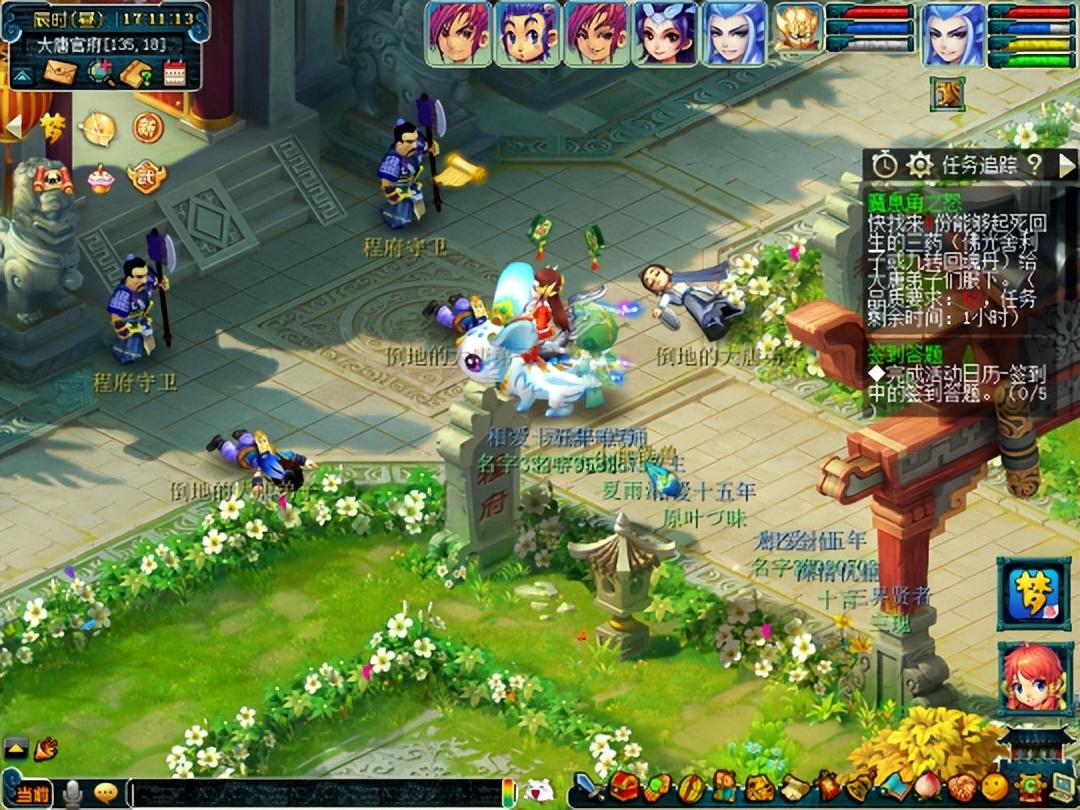The image size is (1080, 810).
Task: Open quest tracker help question mark
Action: tap(1034, 165)
